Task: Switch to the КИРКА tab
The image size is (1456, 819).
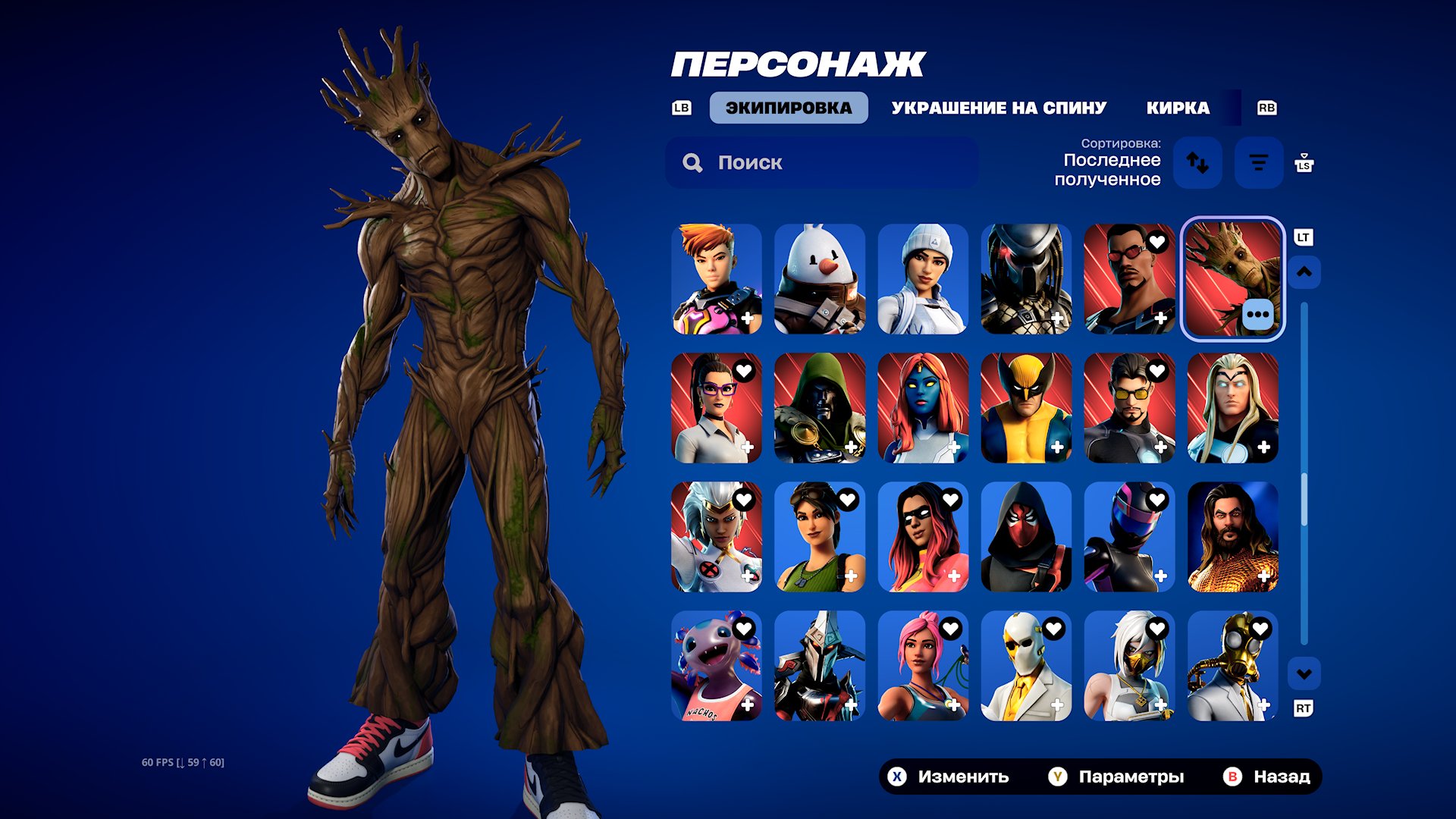Action: pyautogui.click(x=1178, y=108)
